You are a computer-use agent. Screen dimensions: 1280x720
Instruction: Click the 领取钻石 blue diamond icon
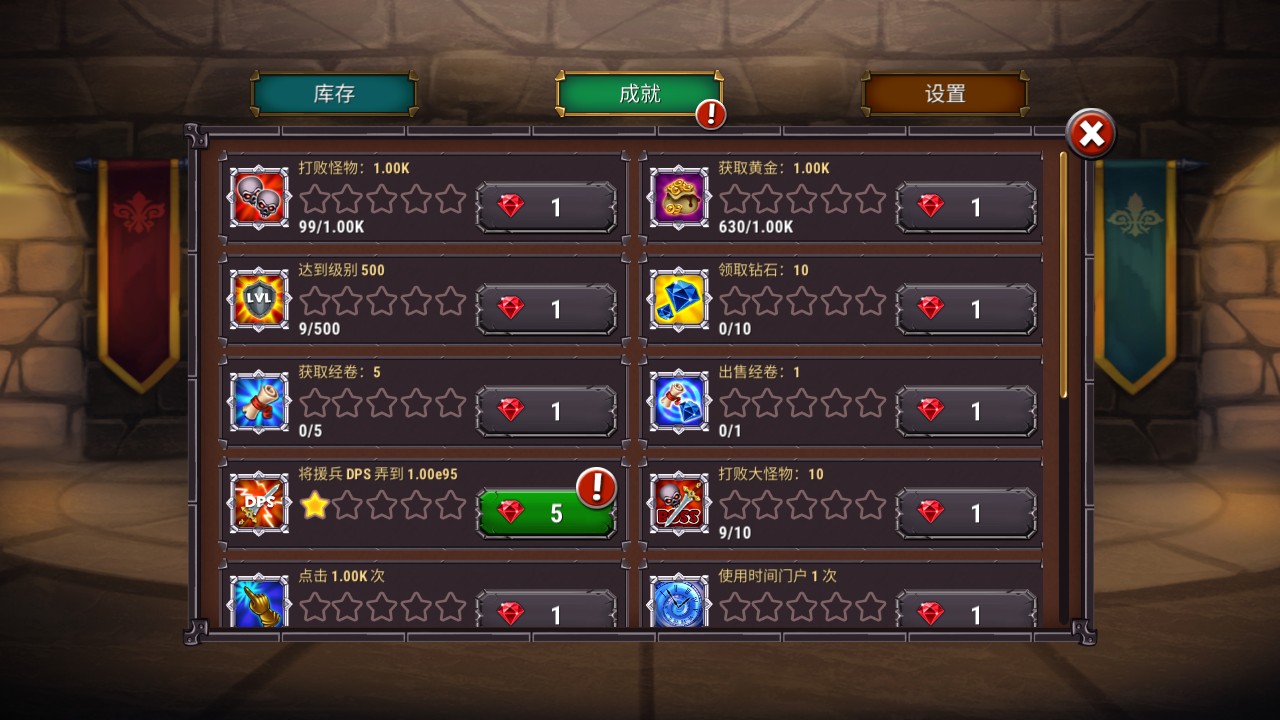tap(678, 301)
